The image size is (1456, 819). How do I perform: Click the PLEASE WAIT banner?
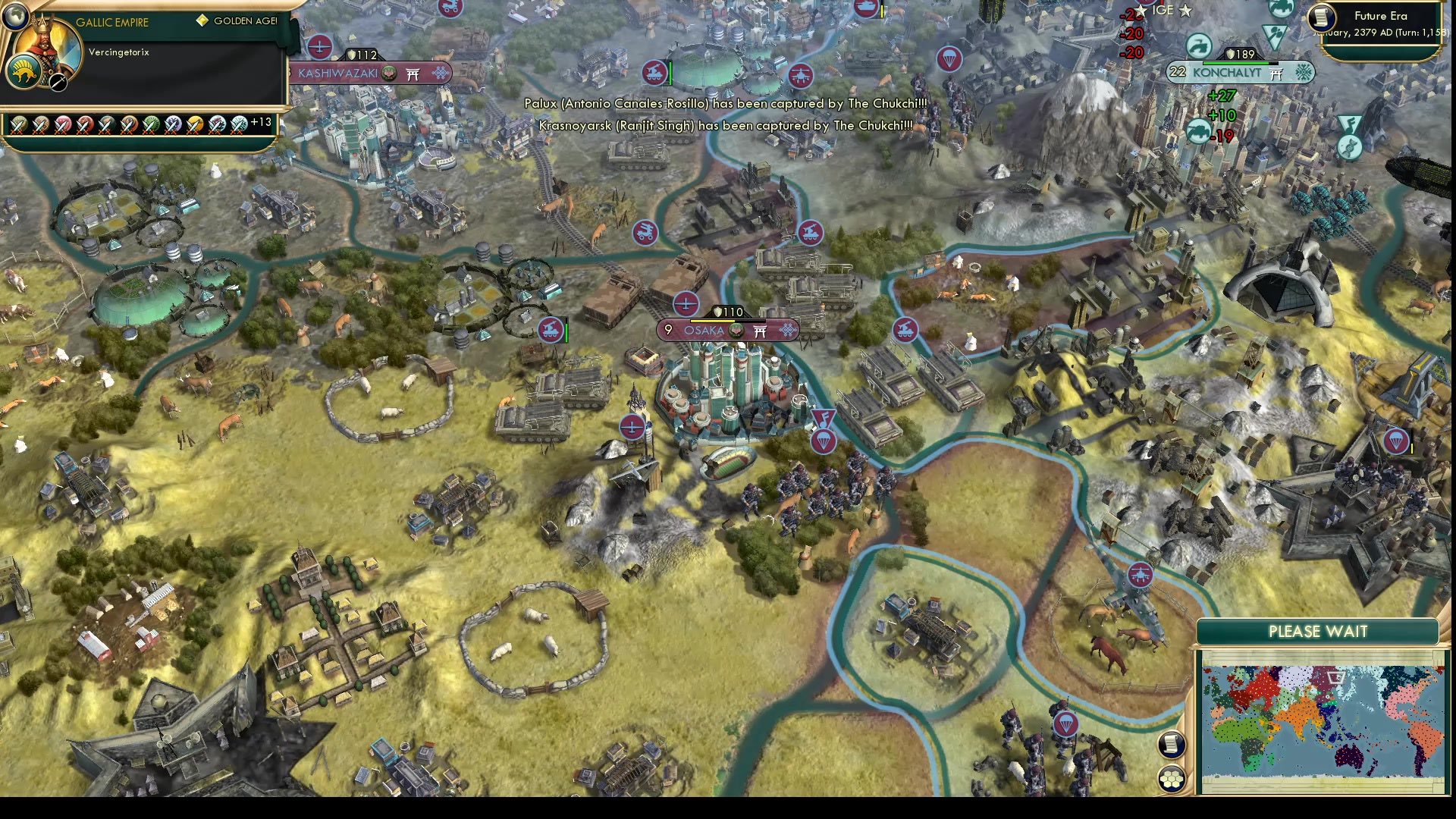1317,631
